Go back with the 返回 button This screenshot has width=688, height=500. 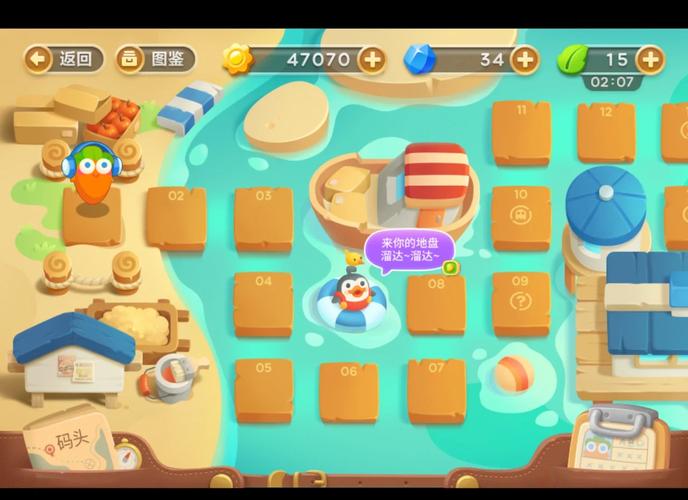pos(65,59)
